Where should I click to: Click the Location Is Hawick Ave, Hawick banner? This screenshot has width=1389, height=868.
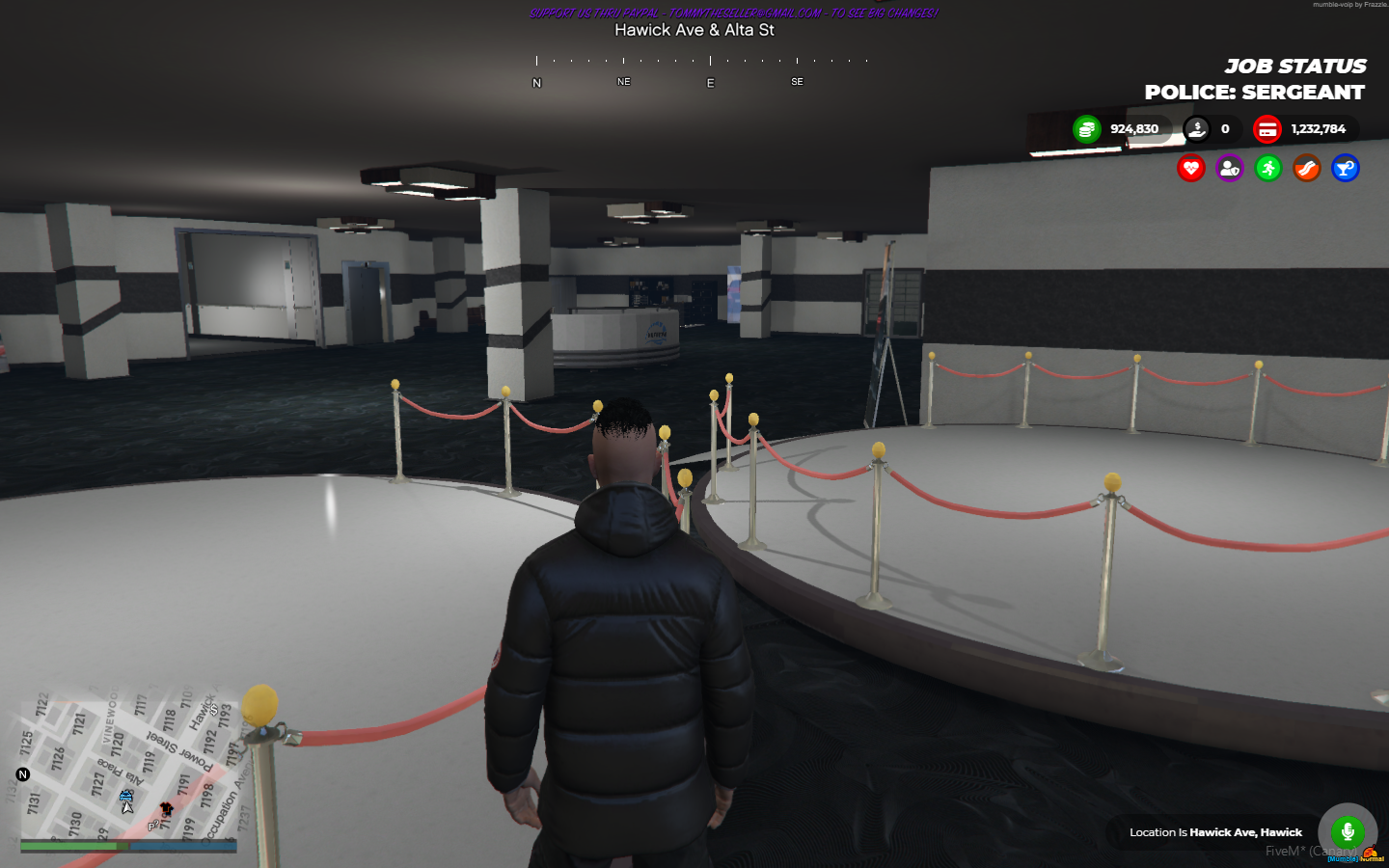coord(1214,831)
